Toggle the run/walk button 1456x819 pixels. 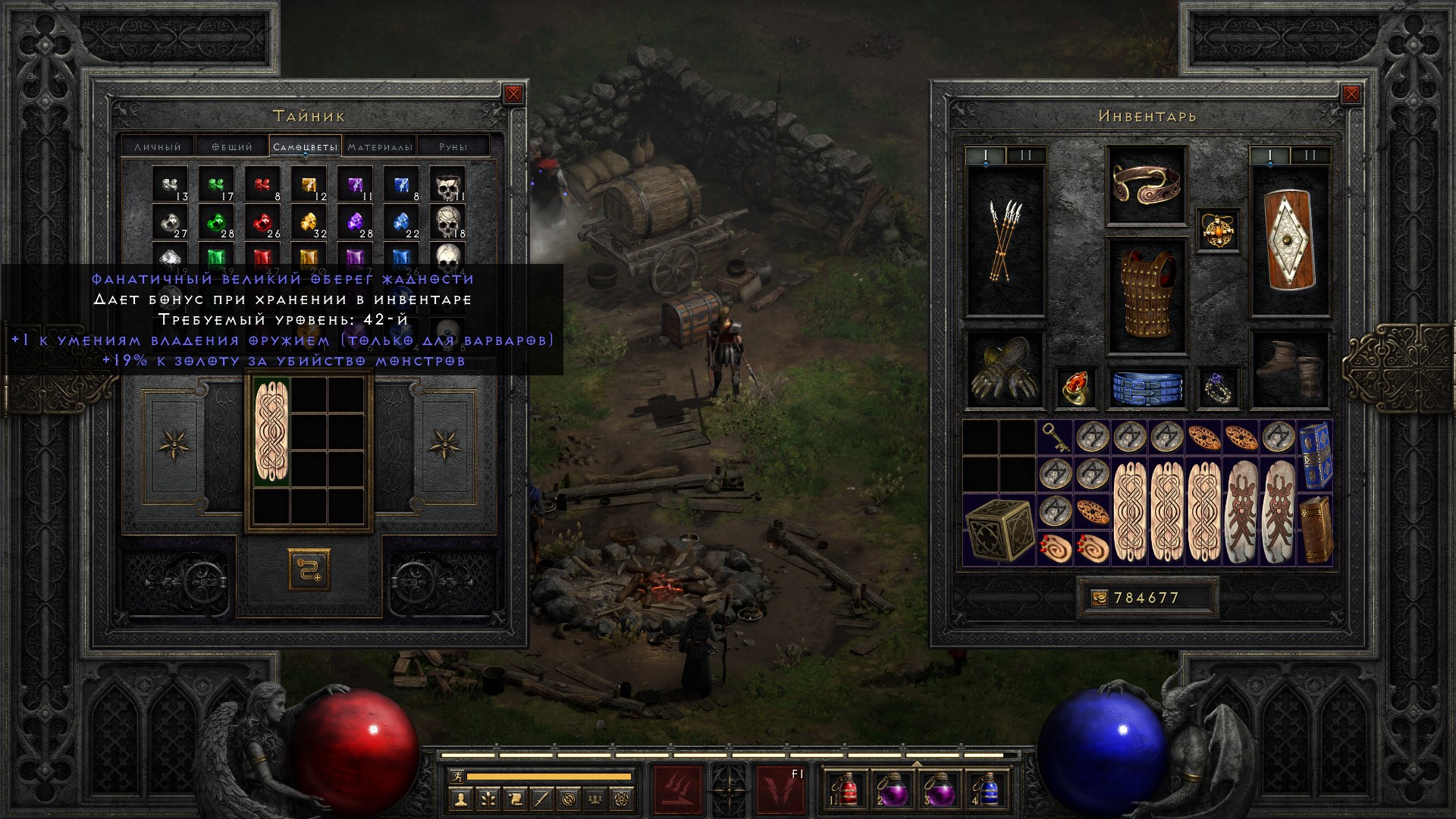457,776
